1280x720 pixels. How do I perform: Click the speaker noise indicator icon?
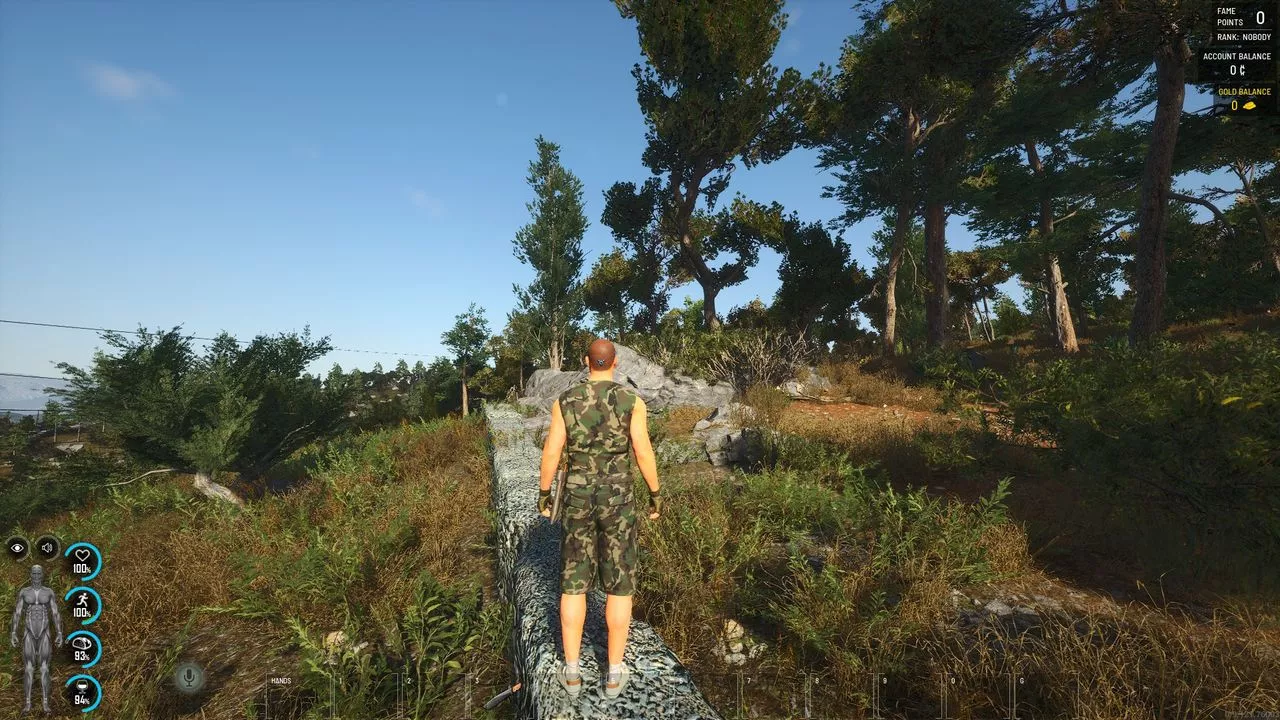pyautogui.click(x=48, y=548)
